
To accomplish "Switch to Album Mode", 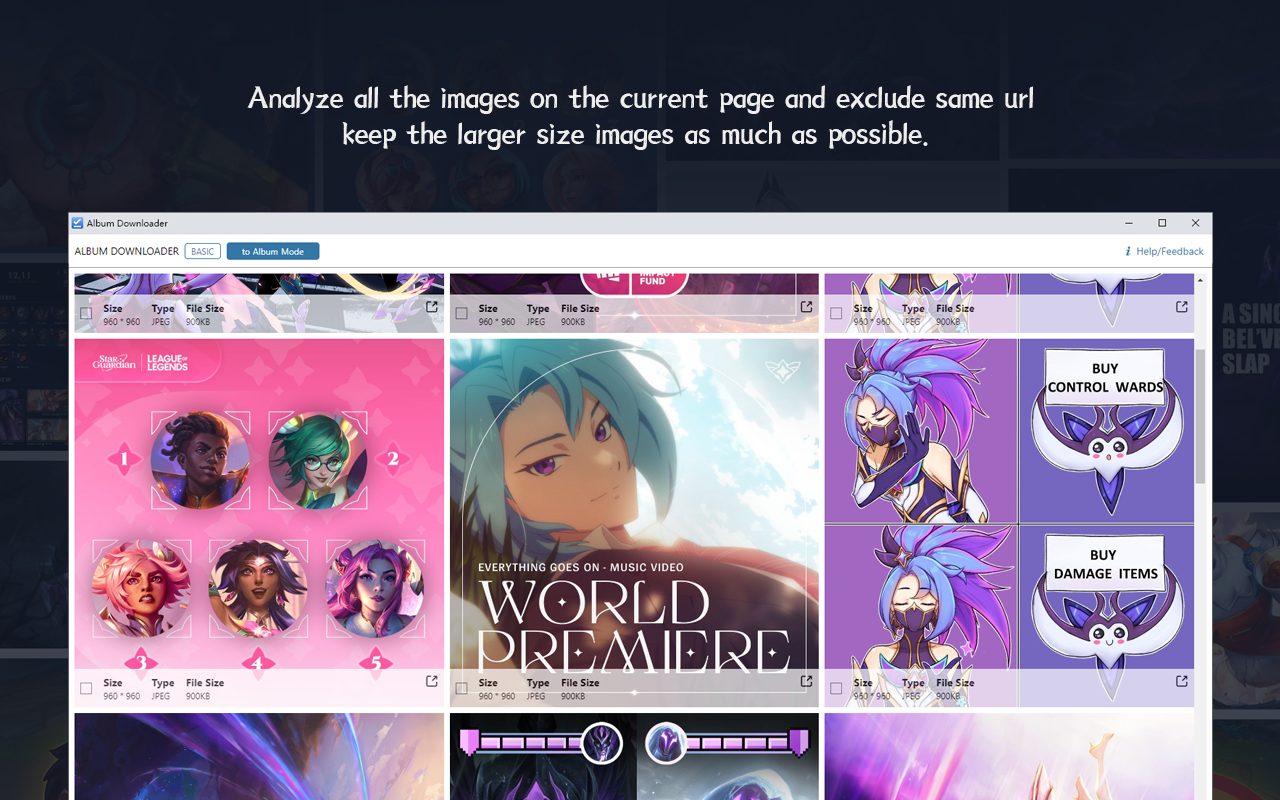I will coord(272,251).
